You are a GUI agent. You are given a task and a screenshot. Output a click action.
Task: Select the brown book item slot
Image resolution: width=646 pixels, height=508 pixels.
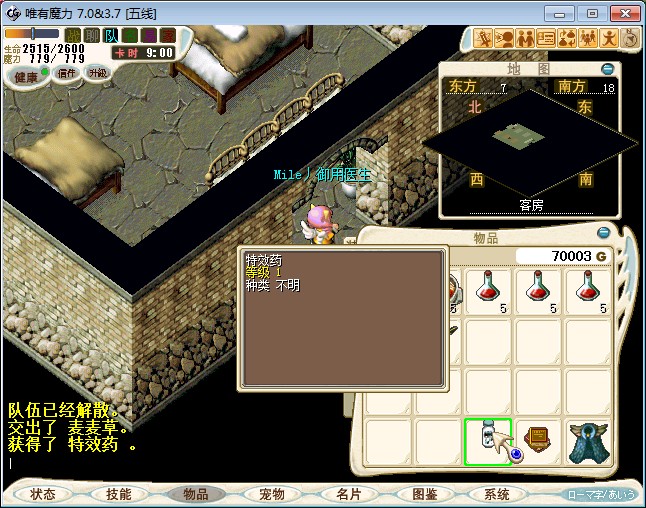coord(538,441)
